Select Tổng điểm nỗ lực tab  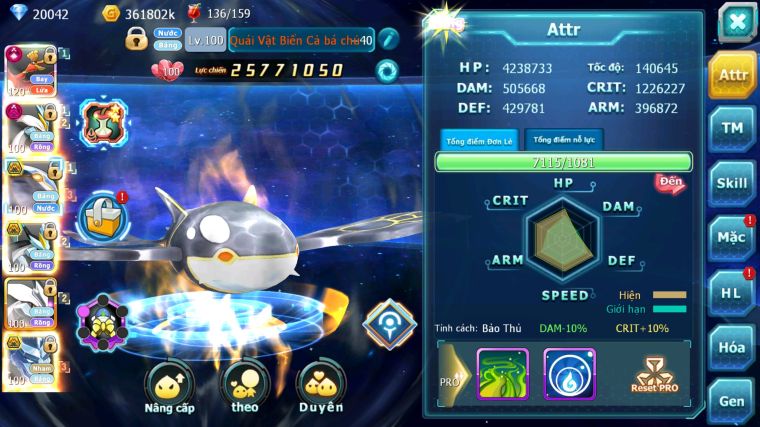point(563,140)
